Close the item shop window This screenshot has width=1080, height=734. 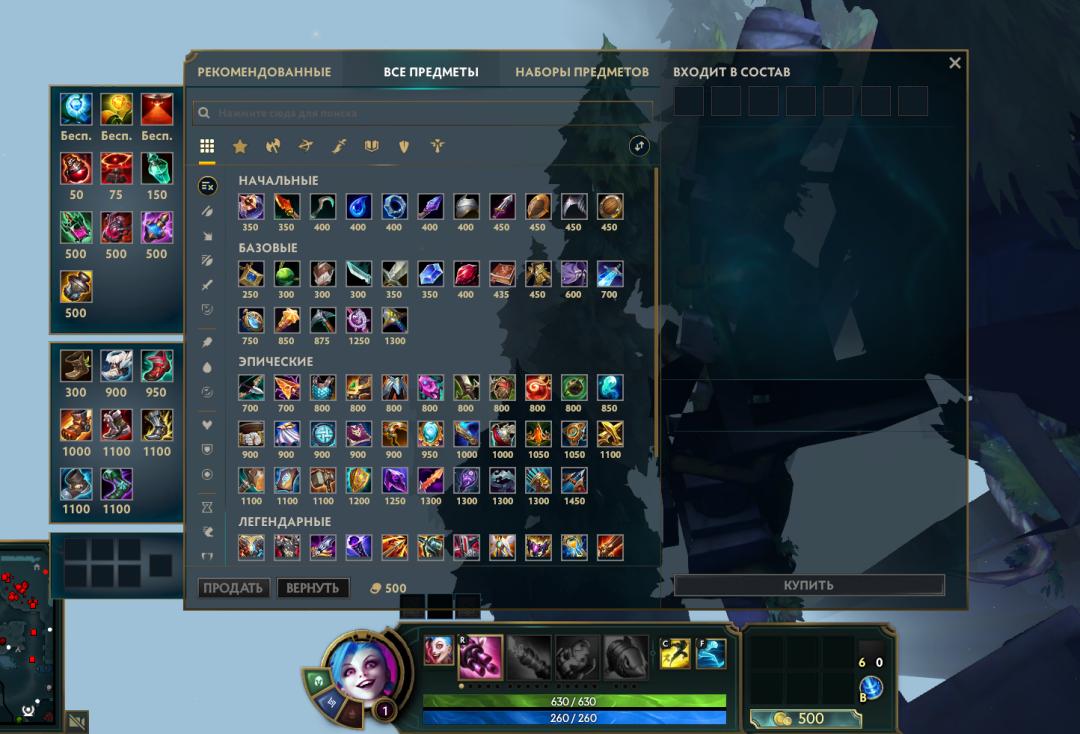tap(954, 63)
